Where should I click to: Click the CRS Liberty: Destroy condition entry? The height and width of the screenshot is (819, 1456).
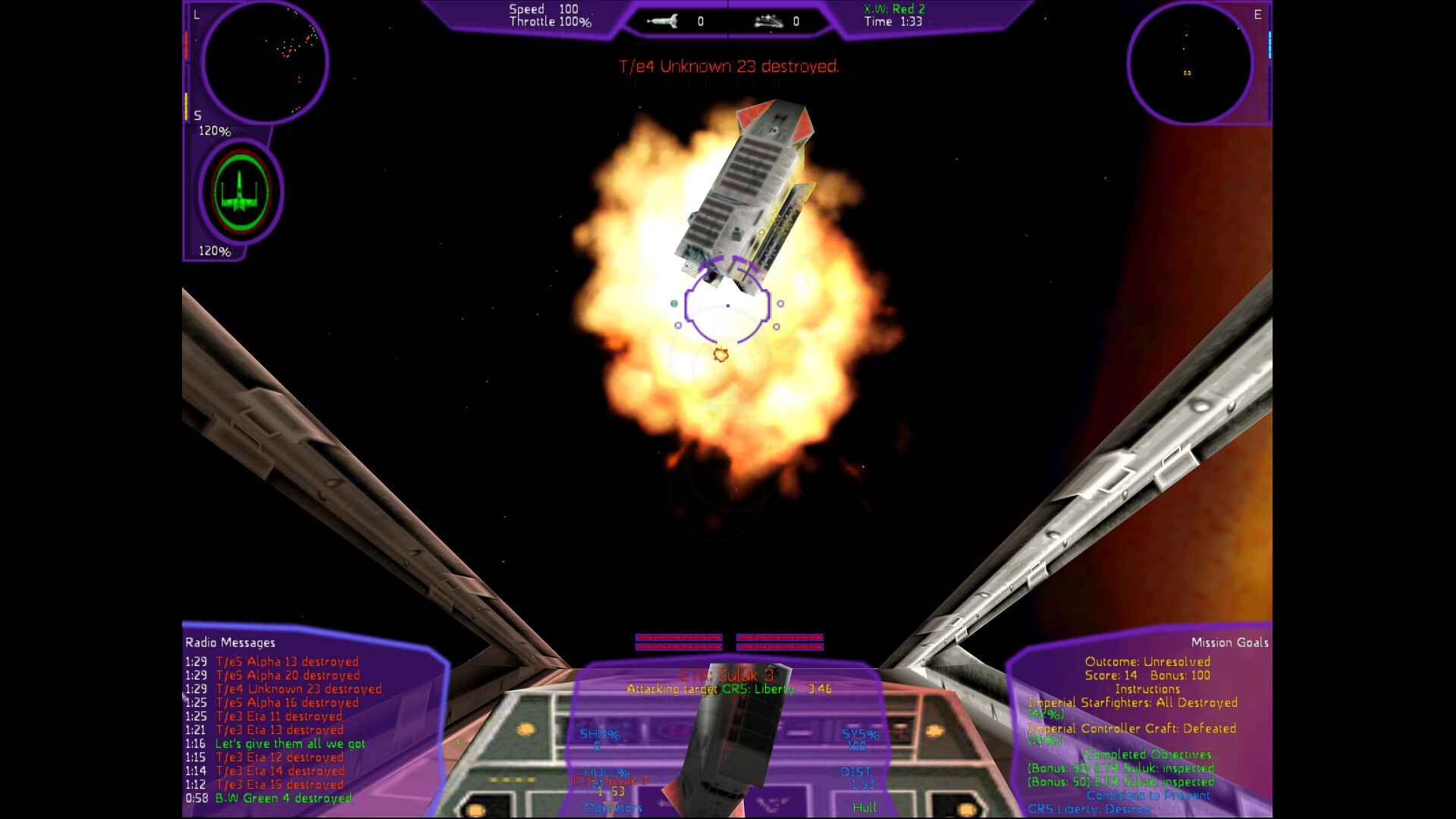tap(1090, 810)
